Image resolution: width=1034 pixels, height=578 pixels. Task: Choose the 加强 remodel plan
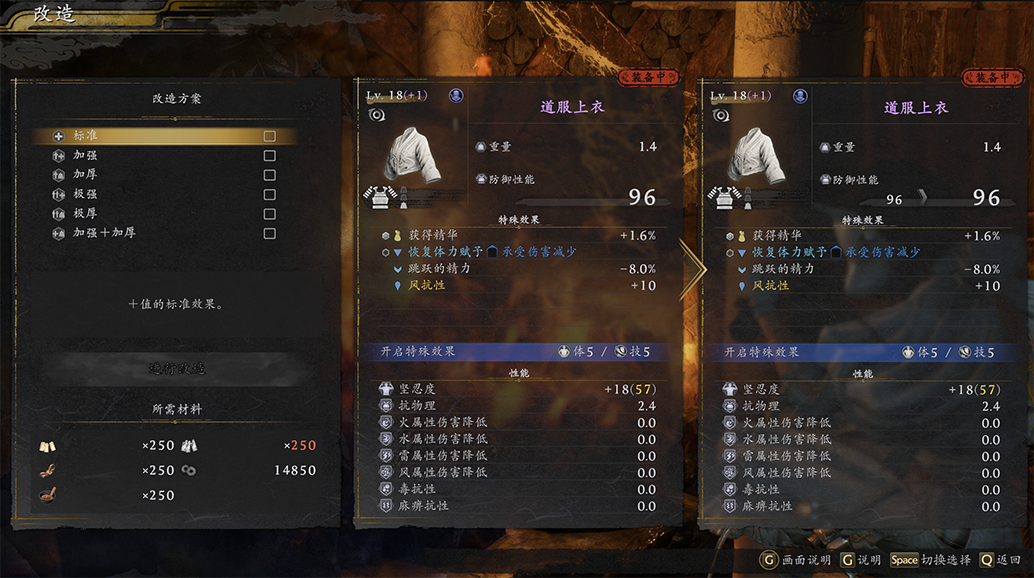[x=163, y=155]
